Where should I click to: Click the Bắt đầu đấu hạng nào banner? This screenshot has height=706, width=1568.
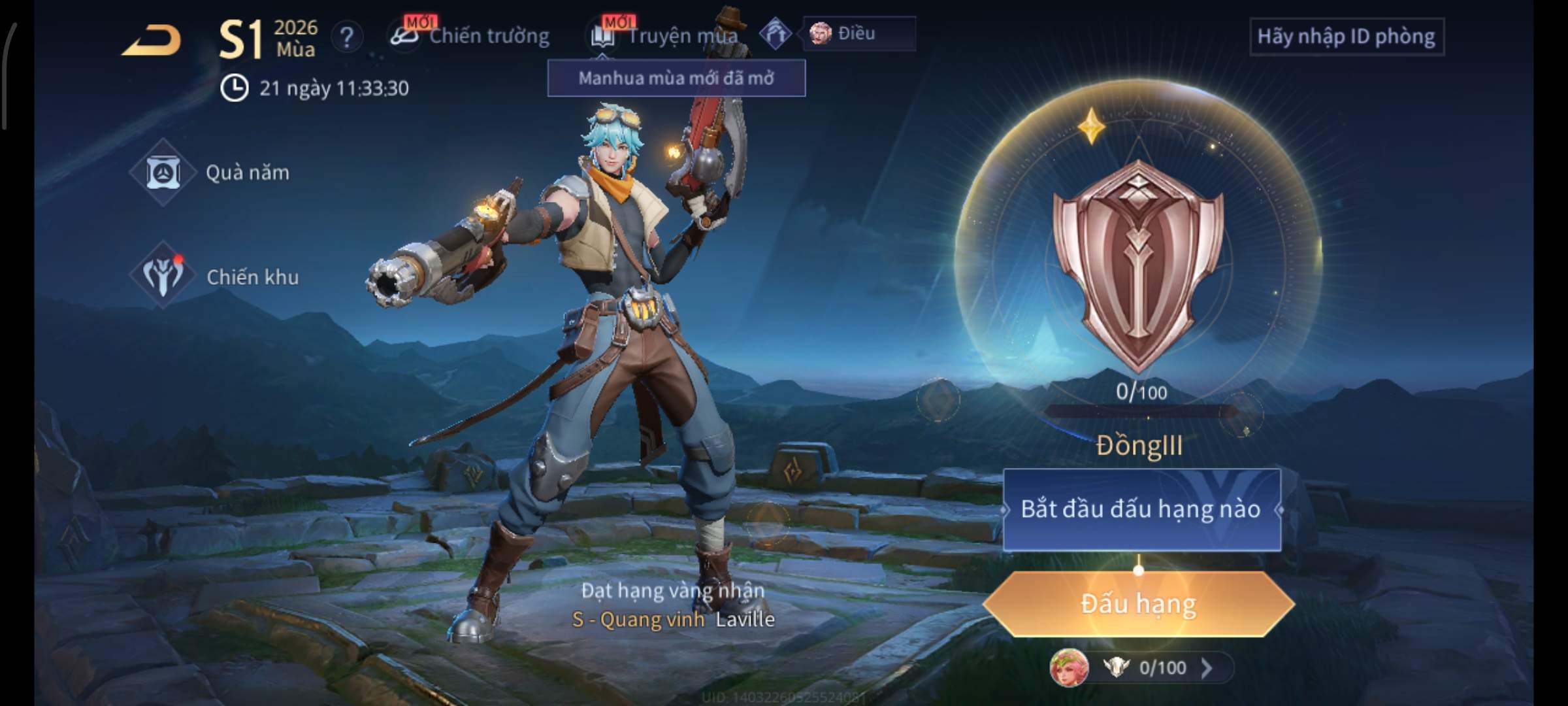pyautogui.click(x=1141, y=509)
